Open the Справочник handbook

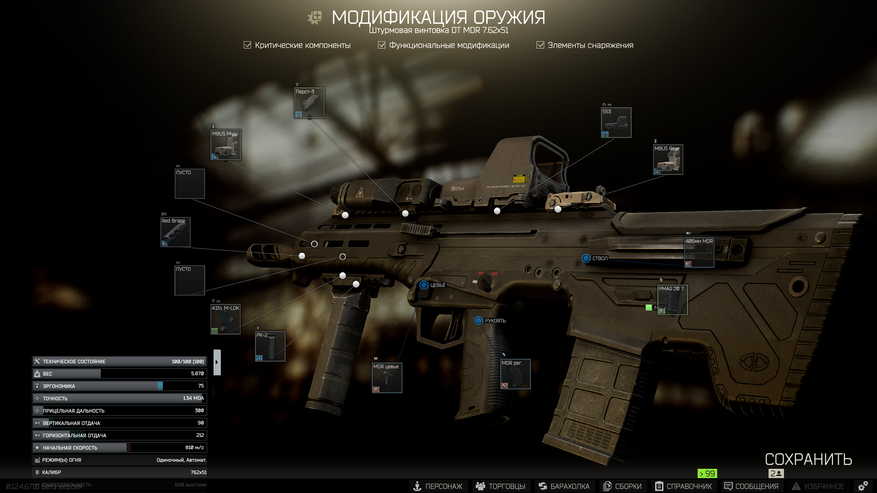tap(683, 486)
